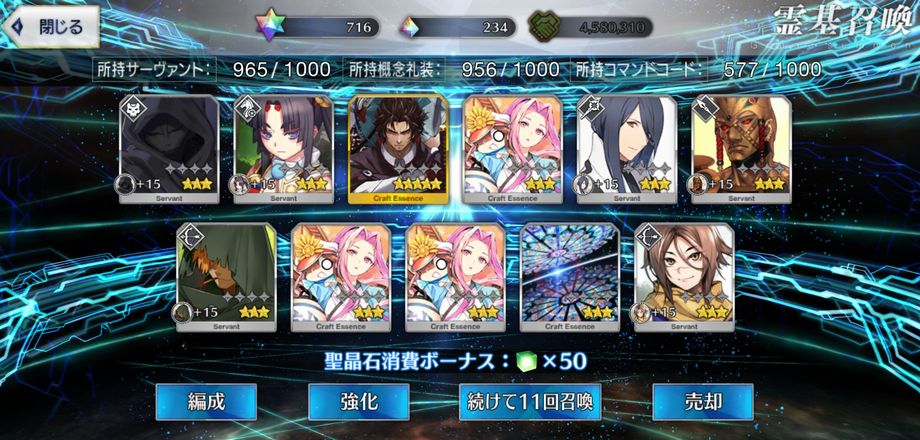920x440 pixels.
Task: Go to the 強化 enhancement screen
Action: 358,402
